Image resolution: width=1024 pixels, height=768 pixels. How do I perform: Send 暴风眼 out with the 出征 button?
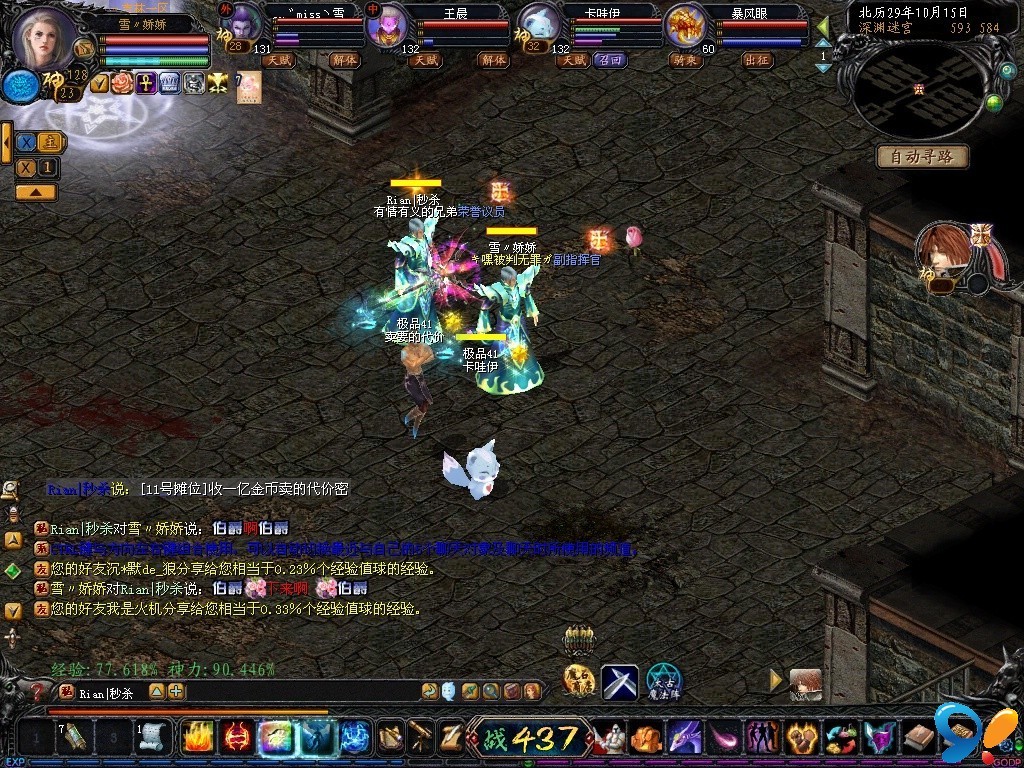(757, 60)
